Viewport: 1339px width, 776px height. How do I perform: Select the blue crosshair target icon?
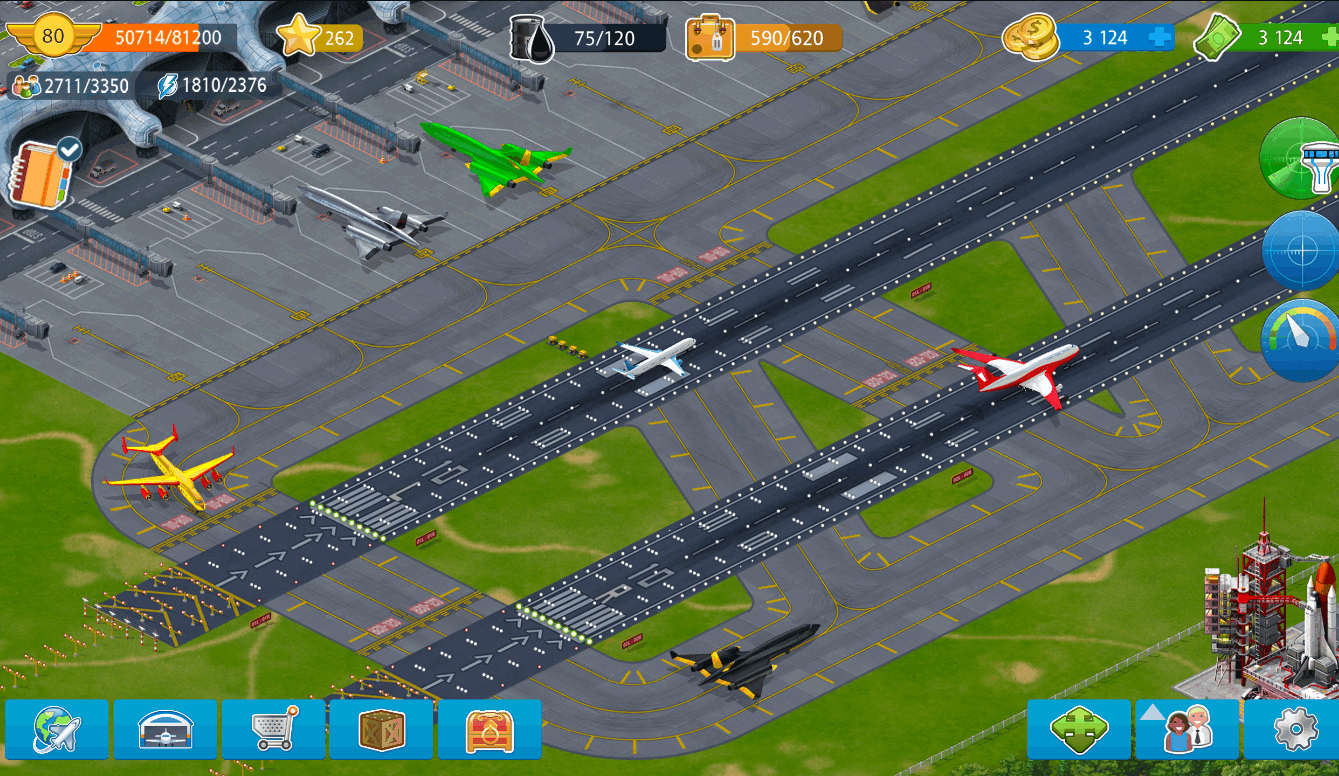[1302, 250]
